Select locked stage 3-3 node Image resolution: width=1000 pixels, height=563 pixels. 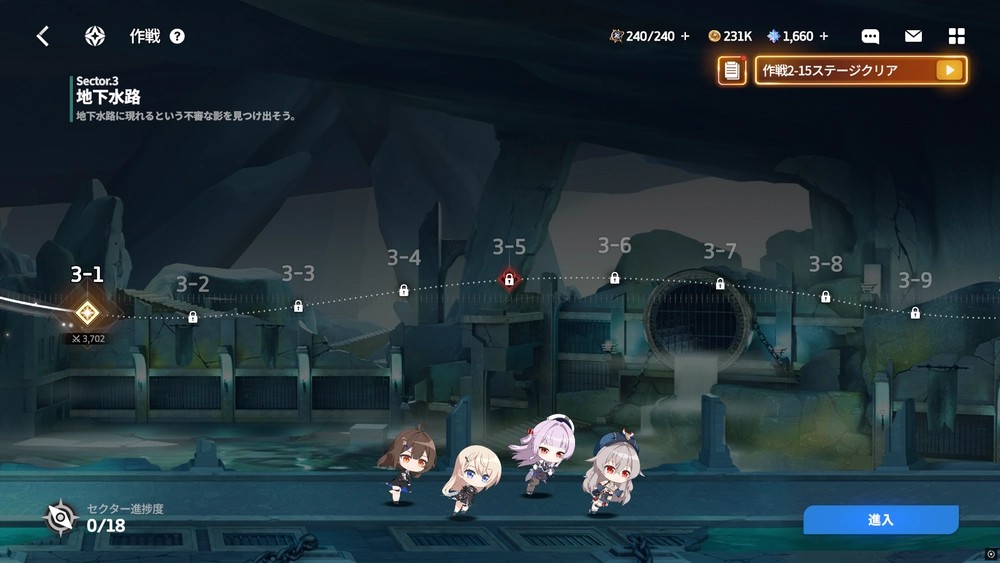[298, 306]
